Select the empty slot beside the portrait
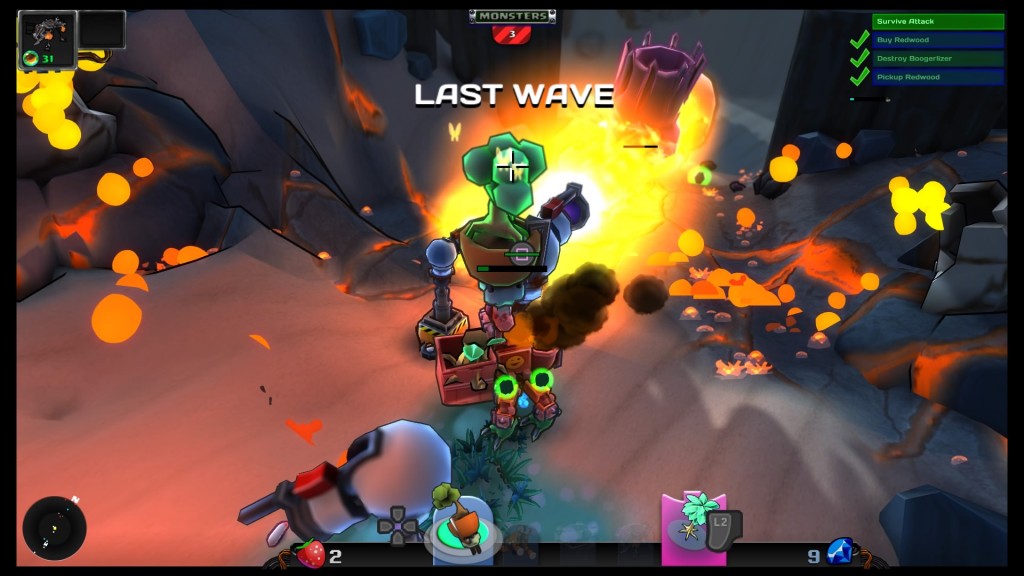The width and height of the screenshot is (1024, 576). tap(102, 30)
